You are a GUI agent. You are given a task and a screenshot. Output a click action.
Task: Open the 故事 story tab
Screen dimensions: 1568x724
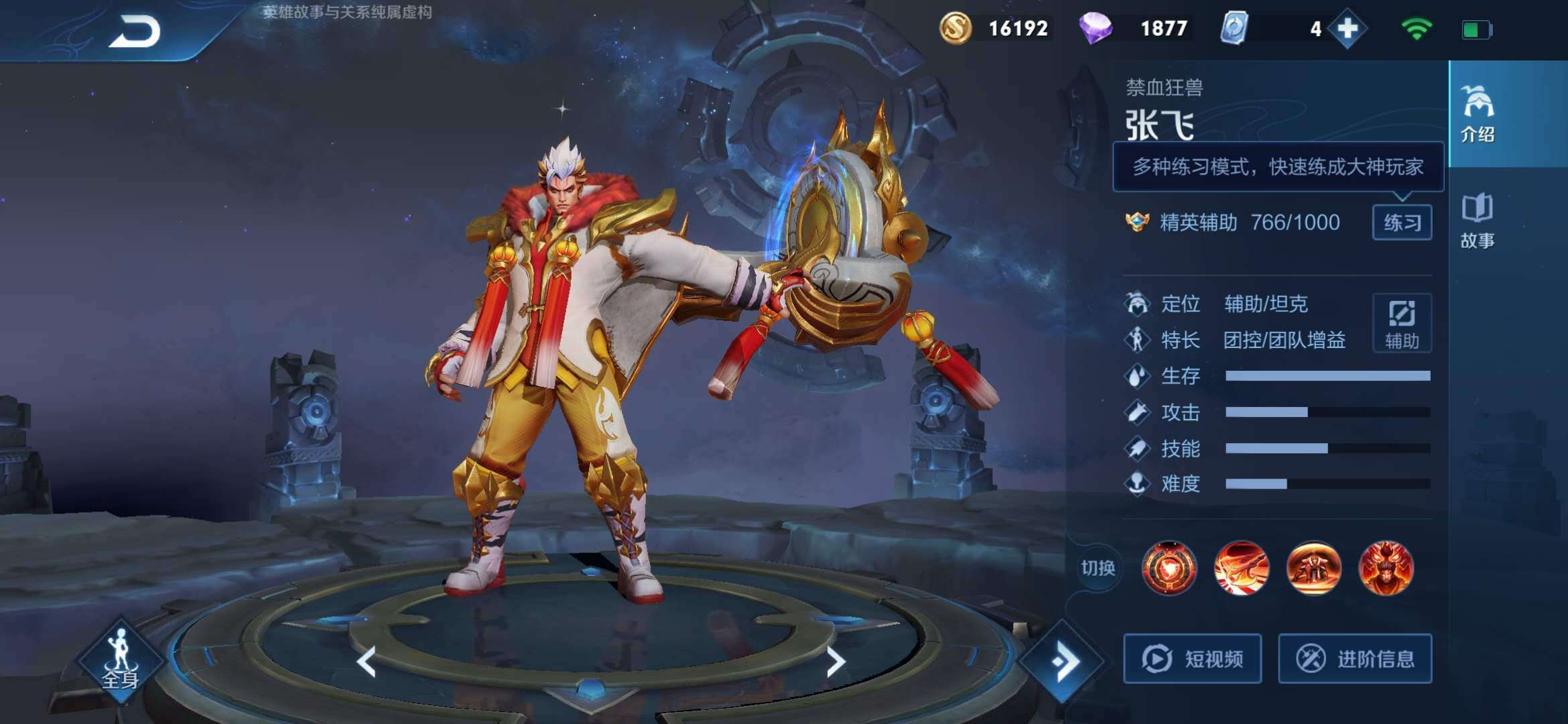coord(1477,221)
